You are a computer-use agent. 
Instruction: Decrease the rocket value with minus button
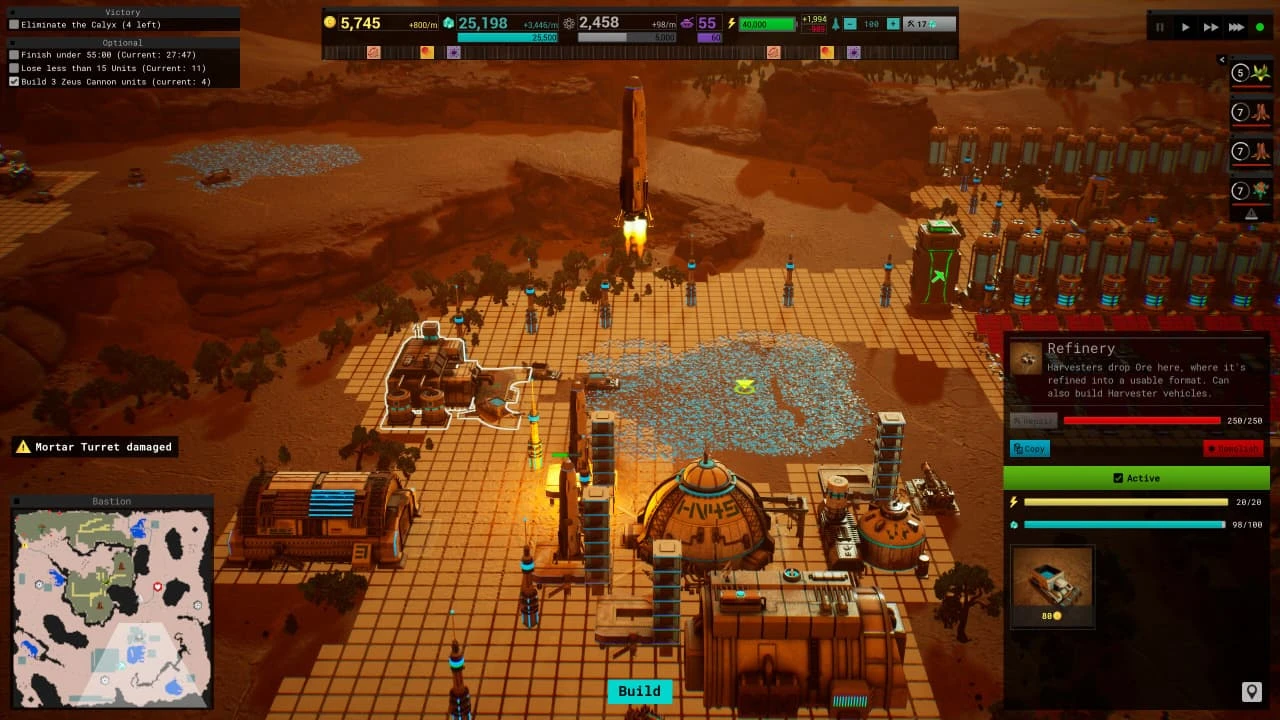(849, 24)
